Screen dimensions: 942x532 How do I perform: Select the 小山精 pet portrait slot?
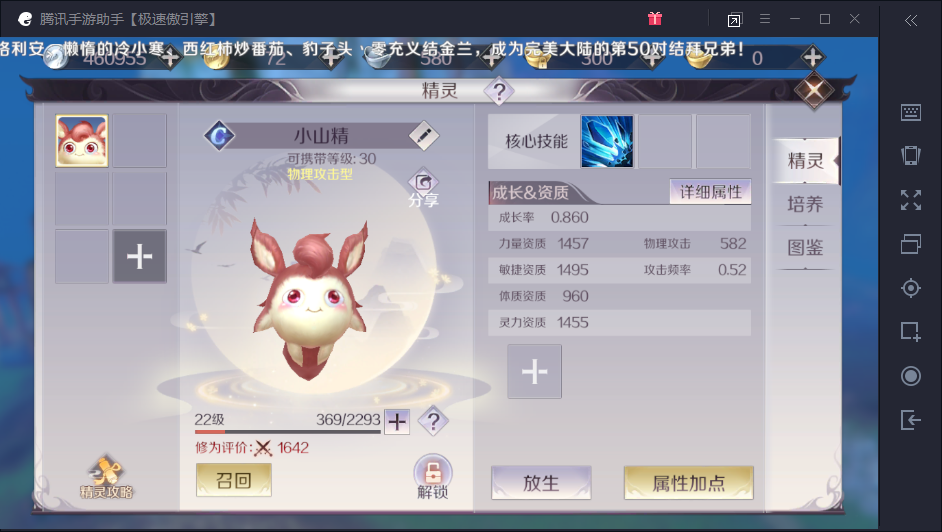[82, 141]
